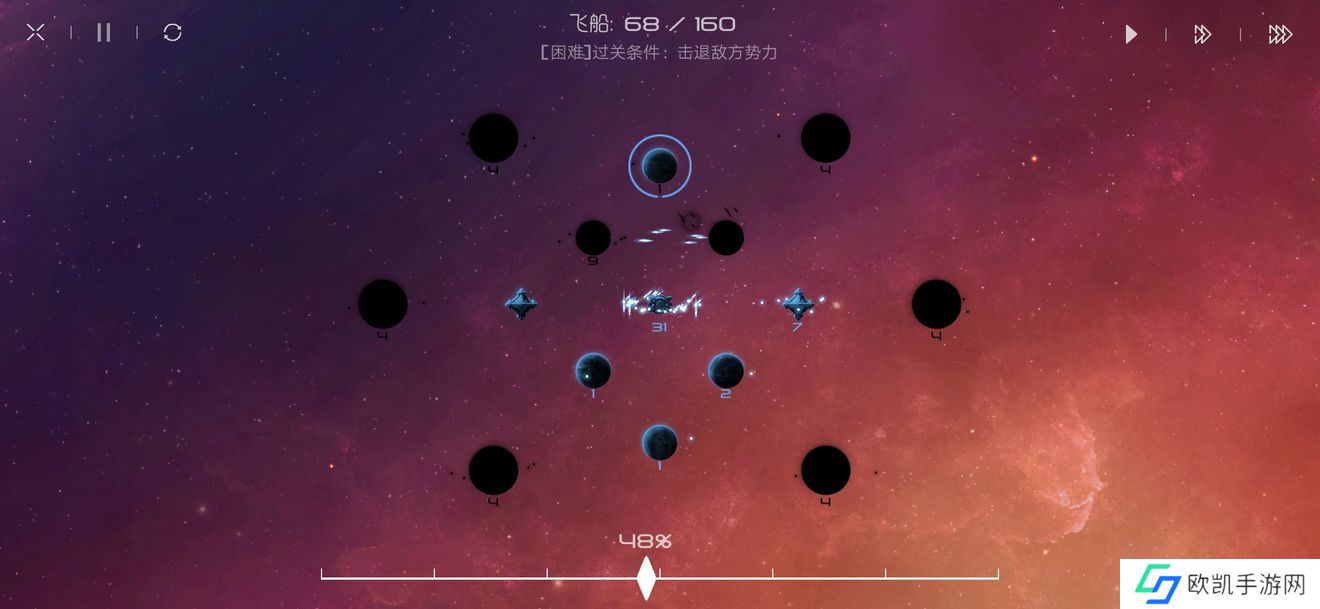
Task: Select the space station holding 31 ships
Action: click(x=659, y=303)
